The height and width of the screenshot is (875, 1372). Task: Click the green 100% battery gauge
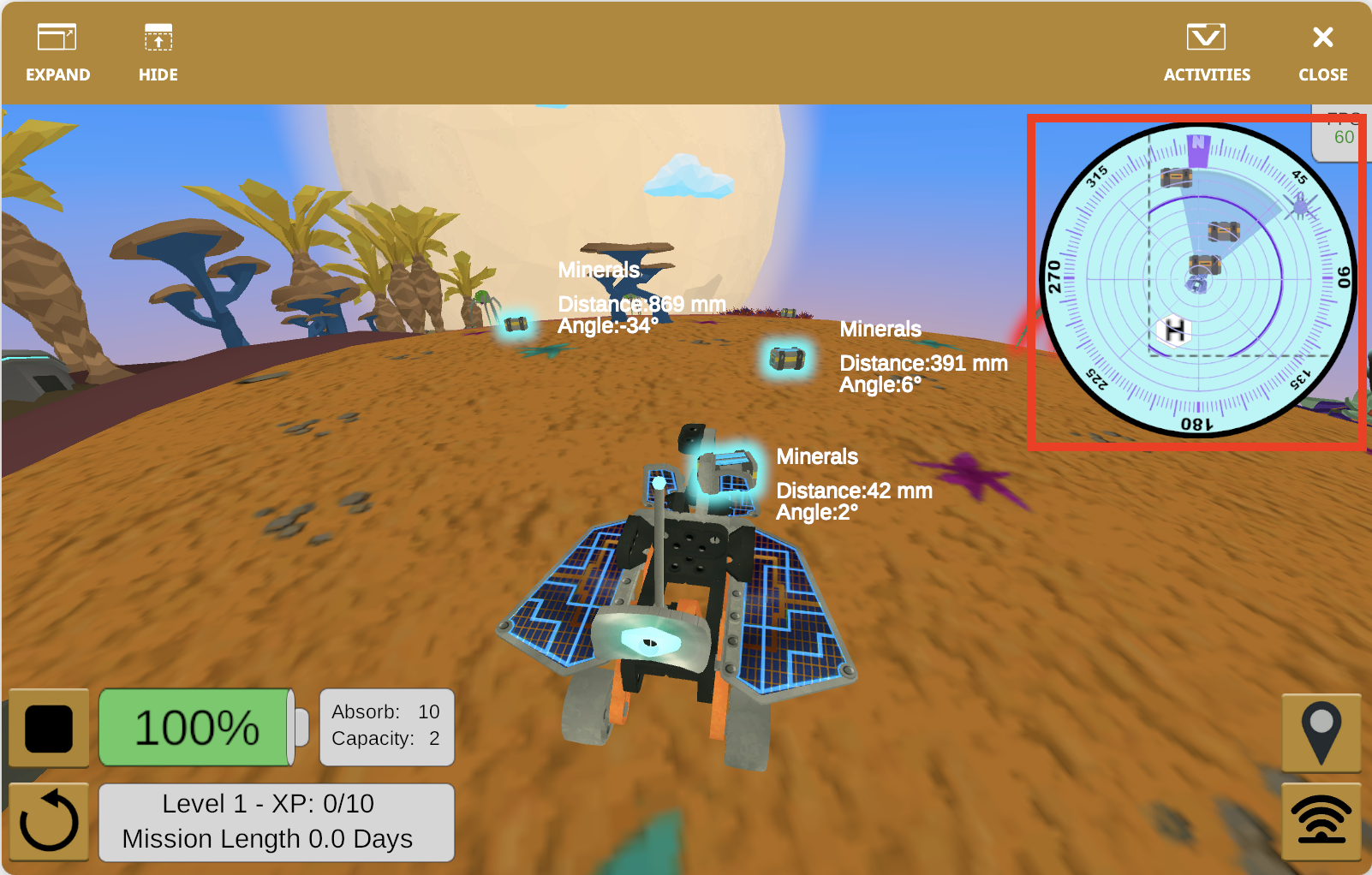(199, 727)
